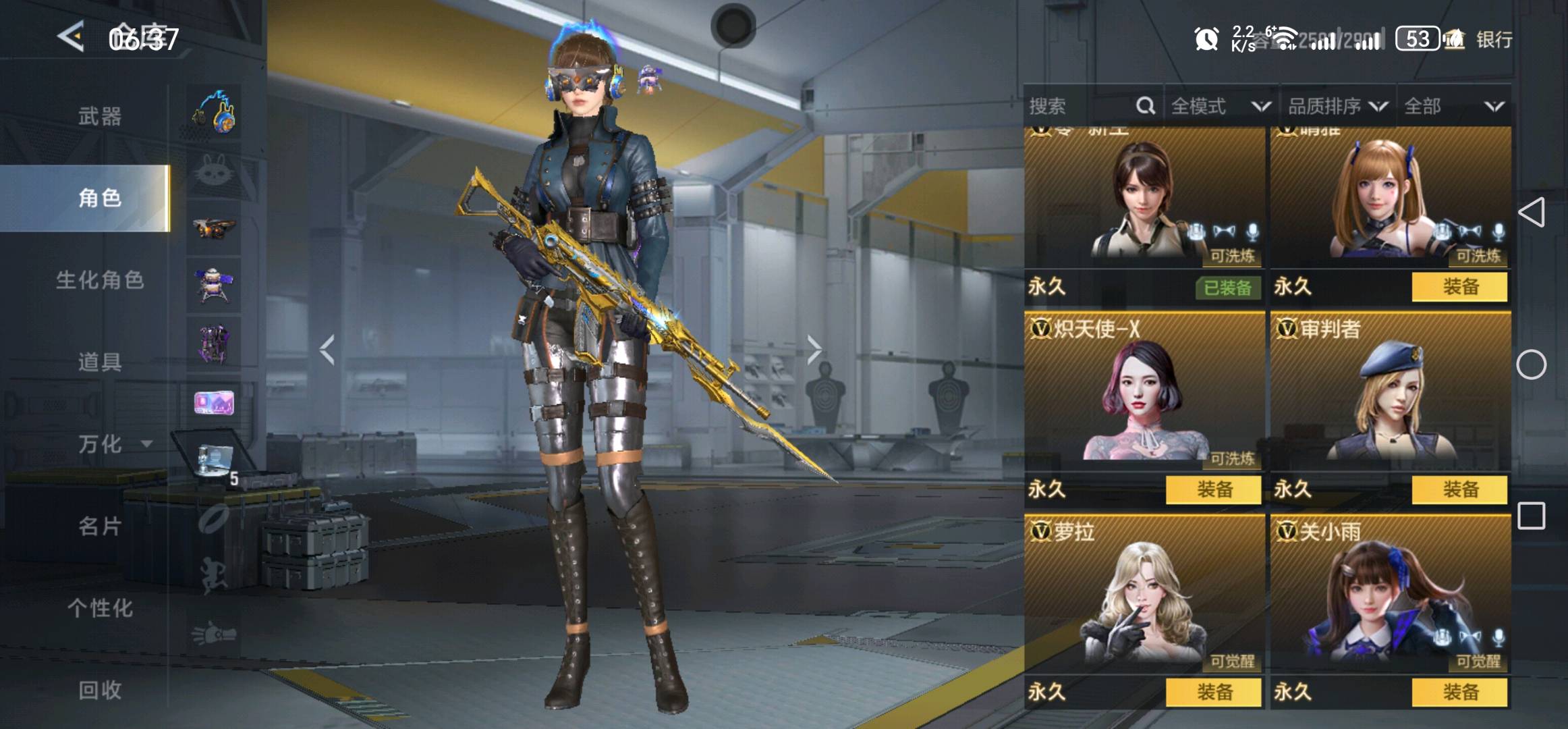The height and width of the screenshot is (729, 1568).
Task: Go back with the top-left arrow
Action: [71, 36]
